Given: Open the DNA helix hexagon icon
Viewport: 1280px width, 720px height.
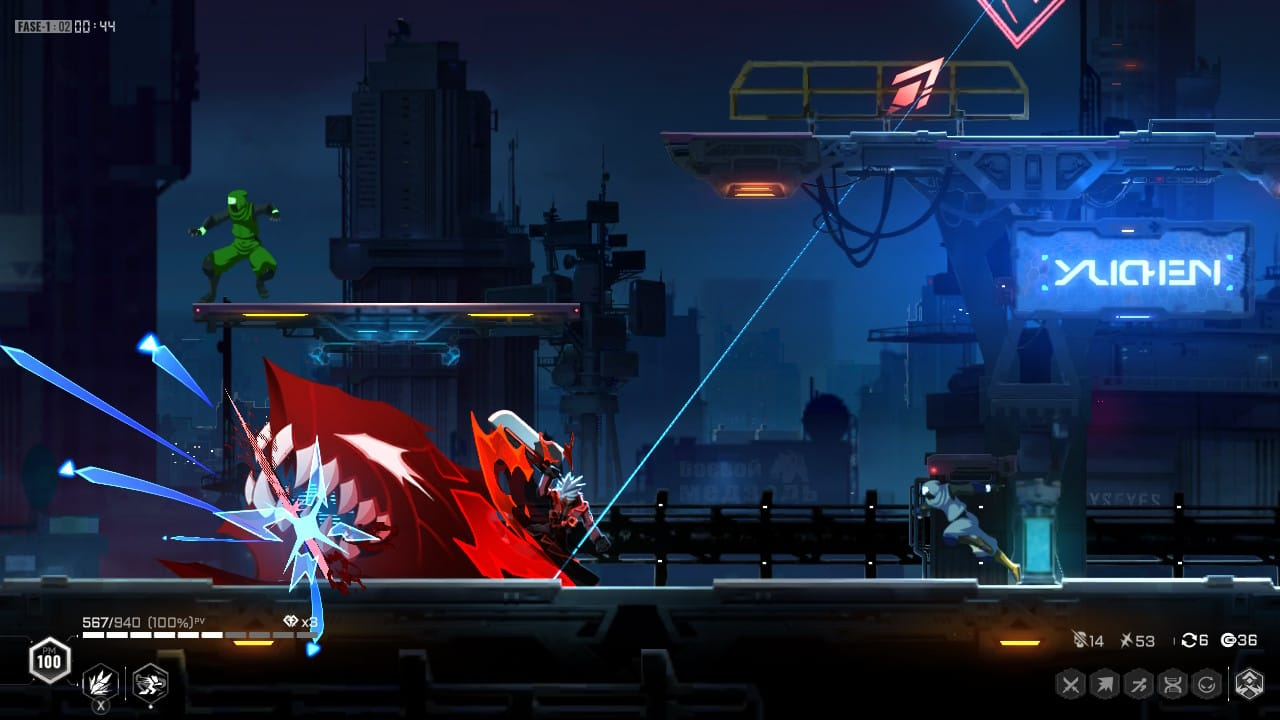Looking at the screenshot, I should (1173, 685).
